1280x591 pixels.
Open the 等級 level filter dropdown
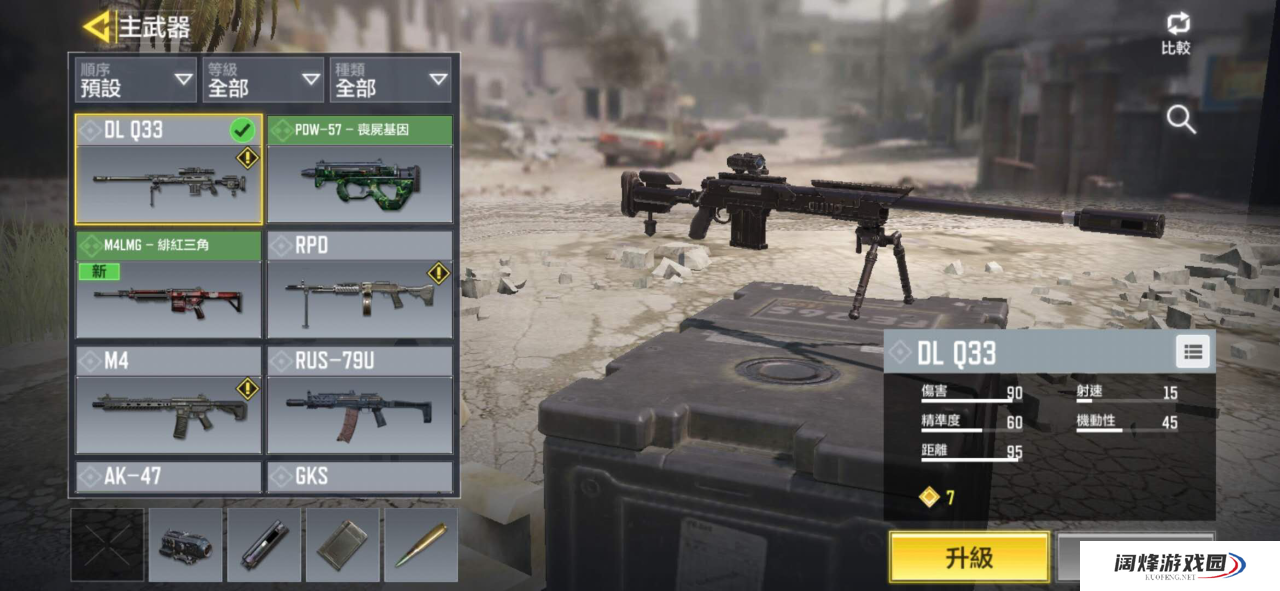[263, 80]
